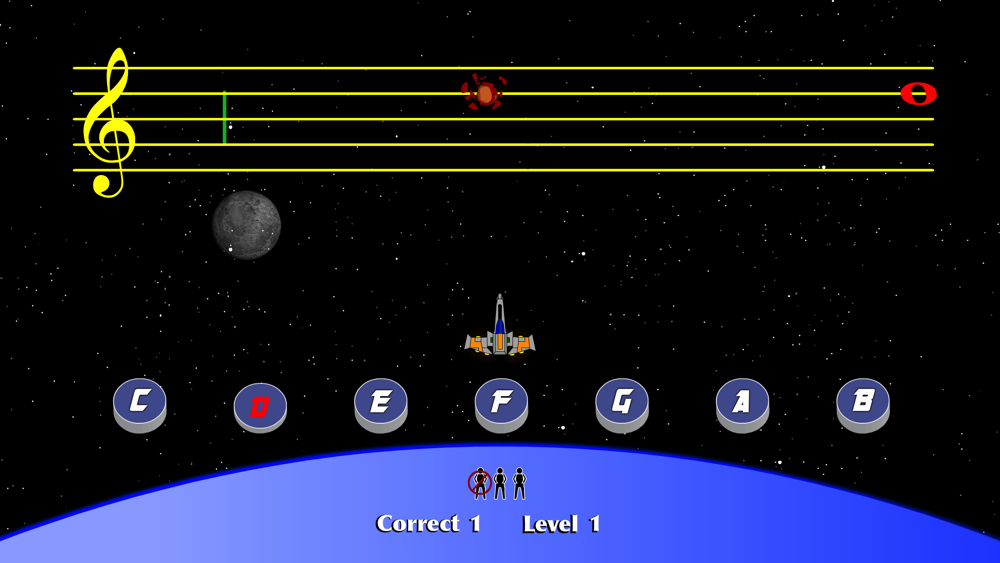Answer with the F note button
The width and height of the screenshot is (1000, 563).
pos(501,402)
